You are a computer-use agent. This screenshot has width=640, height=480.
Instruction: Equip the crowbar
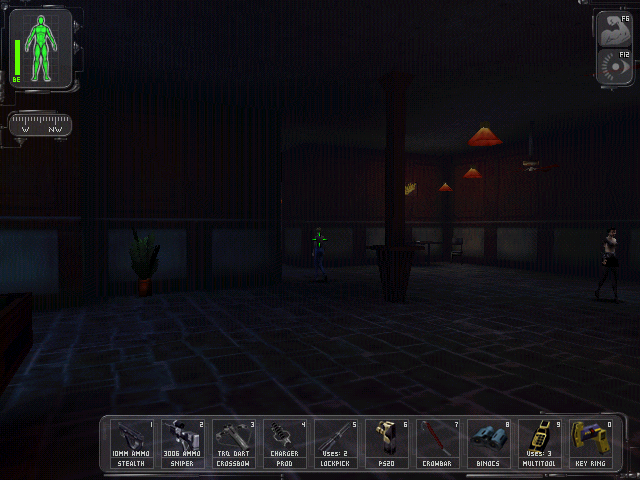pyautogui.click(x=438, y=443)
